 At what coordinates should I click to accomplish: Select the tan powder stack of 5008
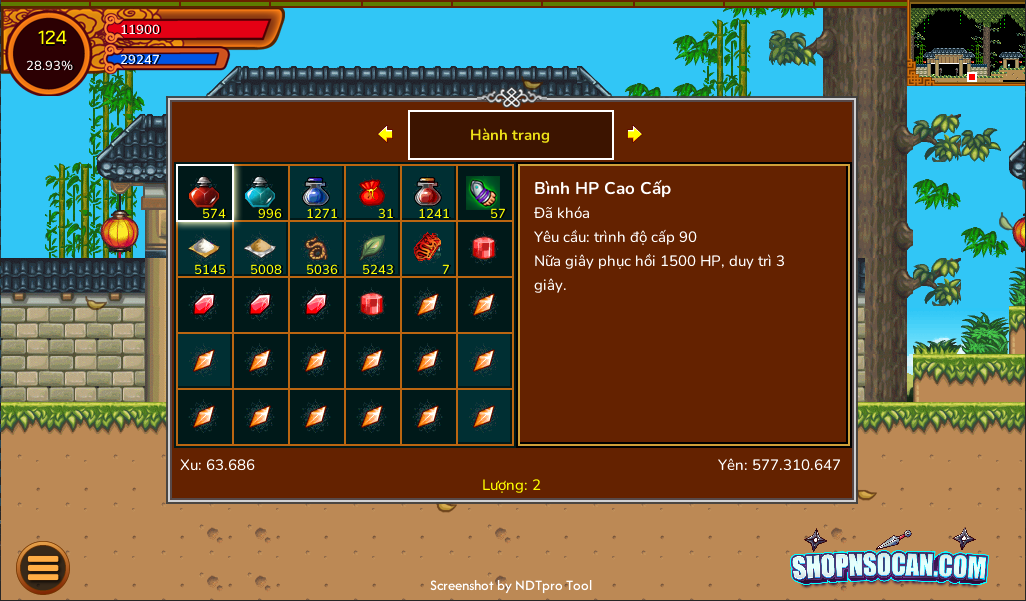tap(261, 249)
